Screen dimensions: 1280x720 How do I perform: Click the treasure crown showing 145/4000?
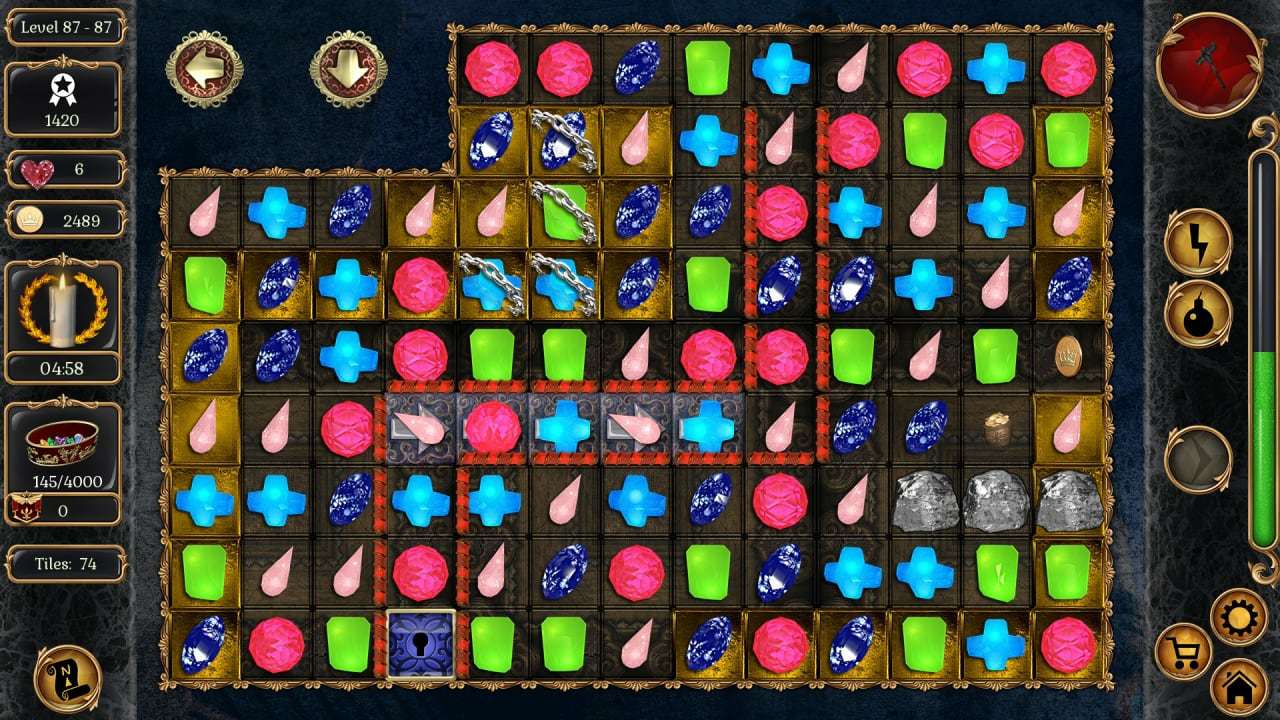(64, 448)
